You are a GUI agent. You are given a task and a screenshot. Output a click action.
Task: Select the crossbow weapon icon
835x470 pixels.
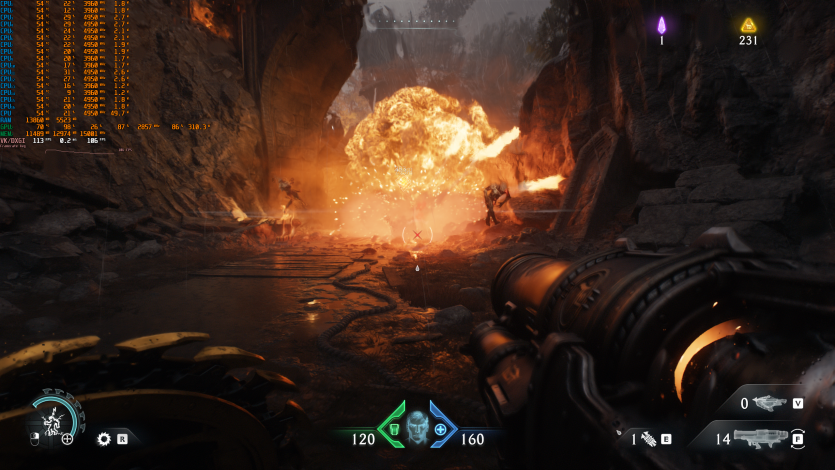coord(770,403)
